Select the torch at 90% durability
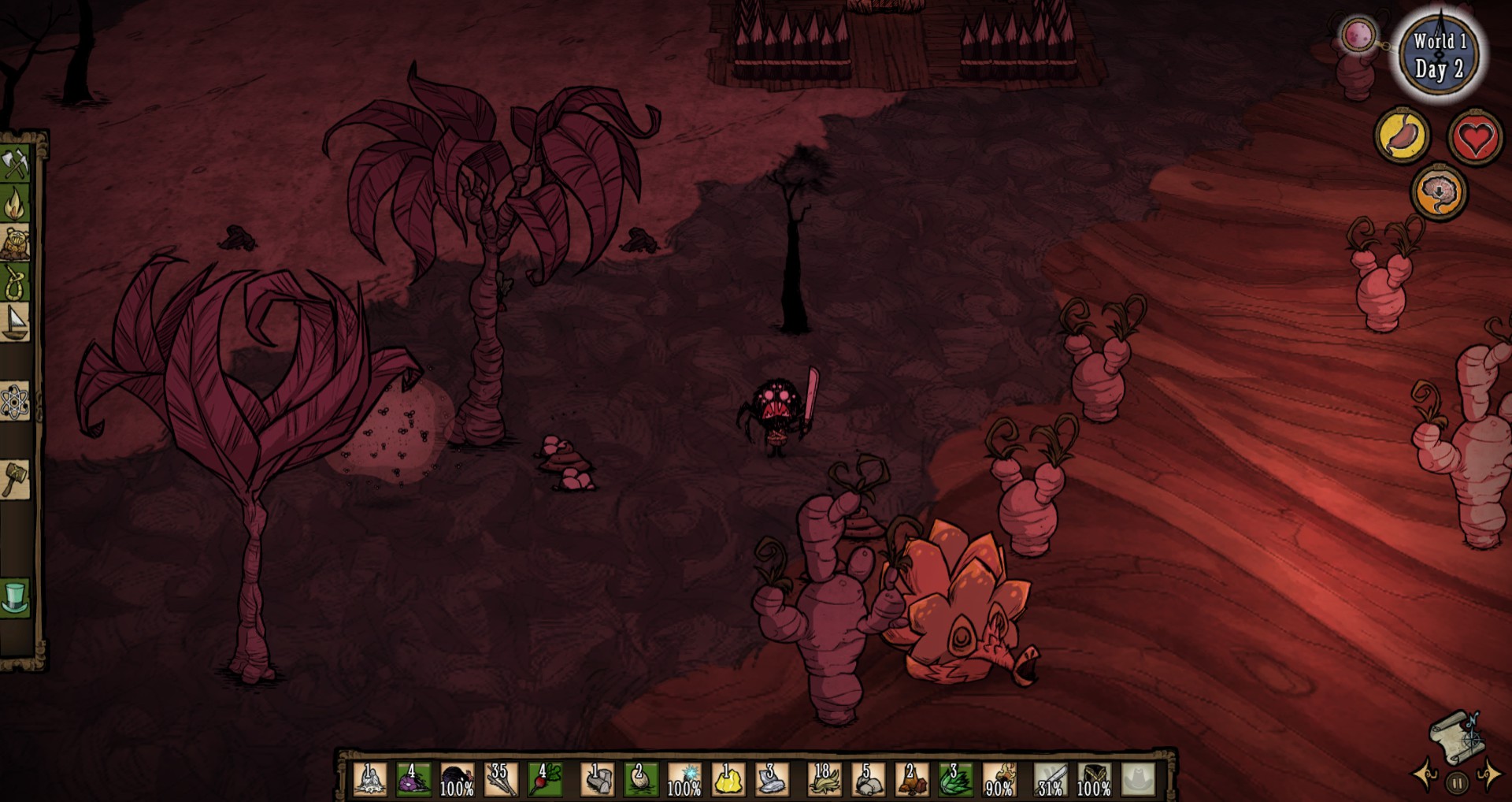This screenshot has height=802, width=1512. [x=1000, y=779]
